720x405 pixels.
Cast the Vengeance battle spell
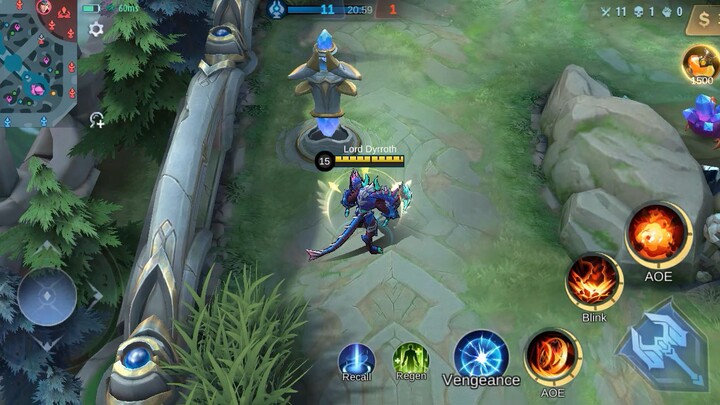481,355
